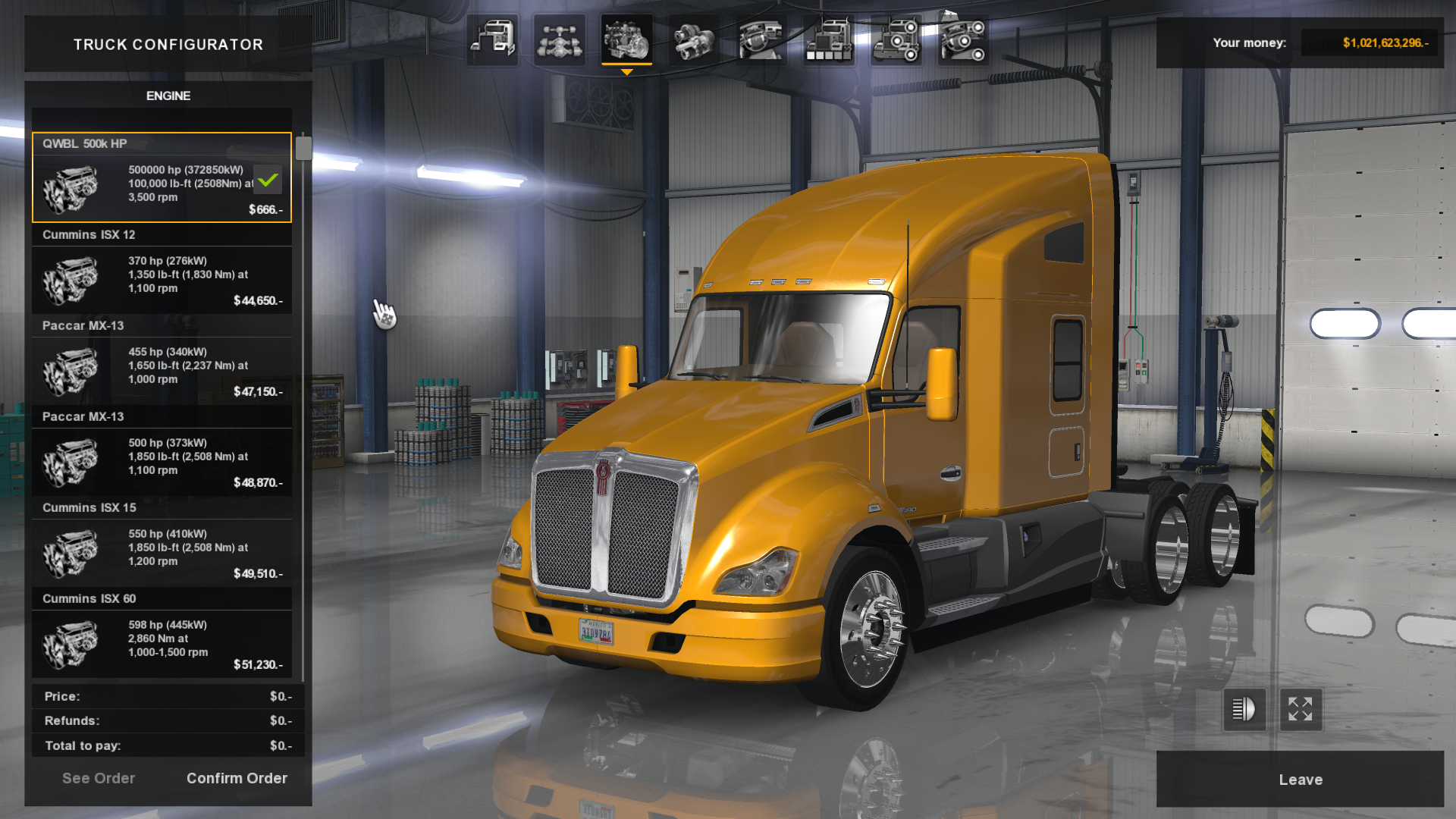The image size is (1456, 819).
Task: Open the cabin category tab
Action: pyautogui.click(x=492, y=39)
